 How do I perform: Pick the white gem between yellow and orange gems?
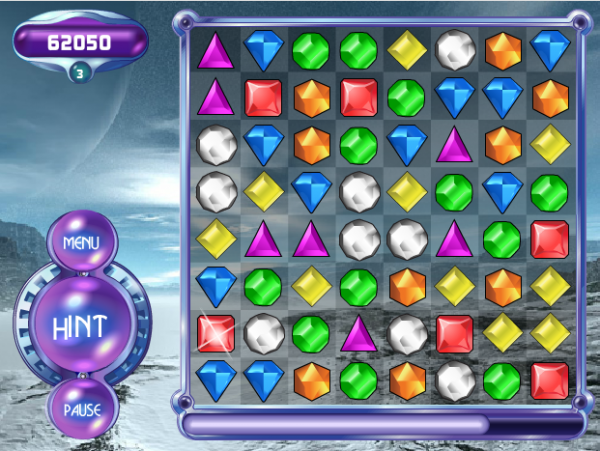(455, 48)
